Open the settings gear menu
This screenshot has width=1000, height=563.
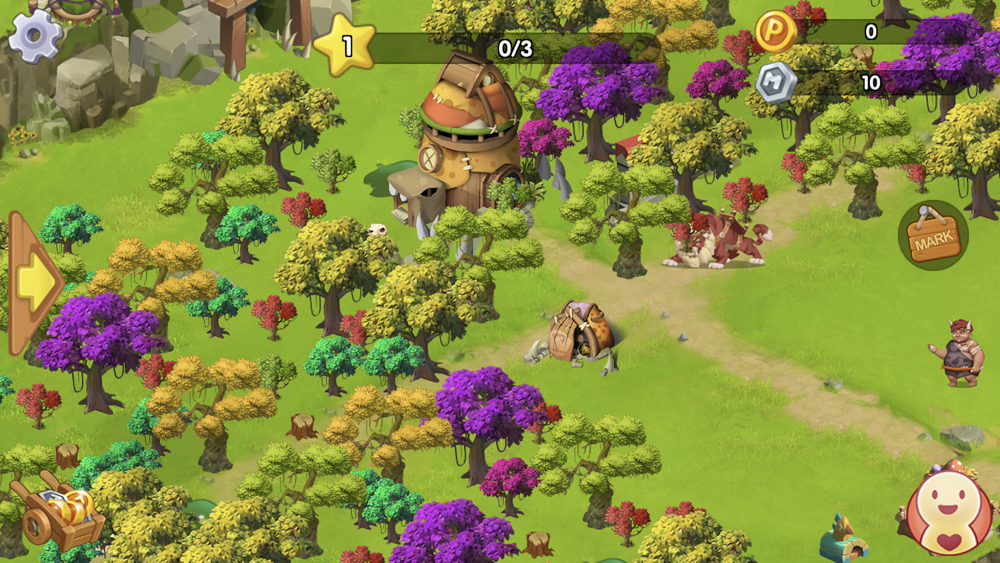(36, 34)
